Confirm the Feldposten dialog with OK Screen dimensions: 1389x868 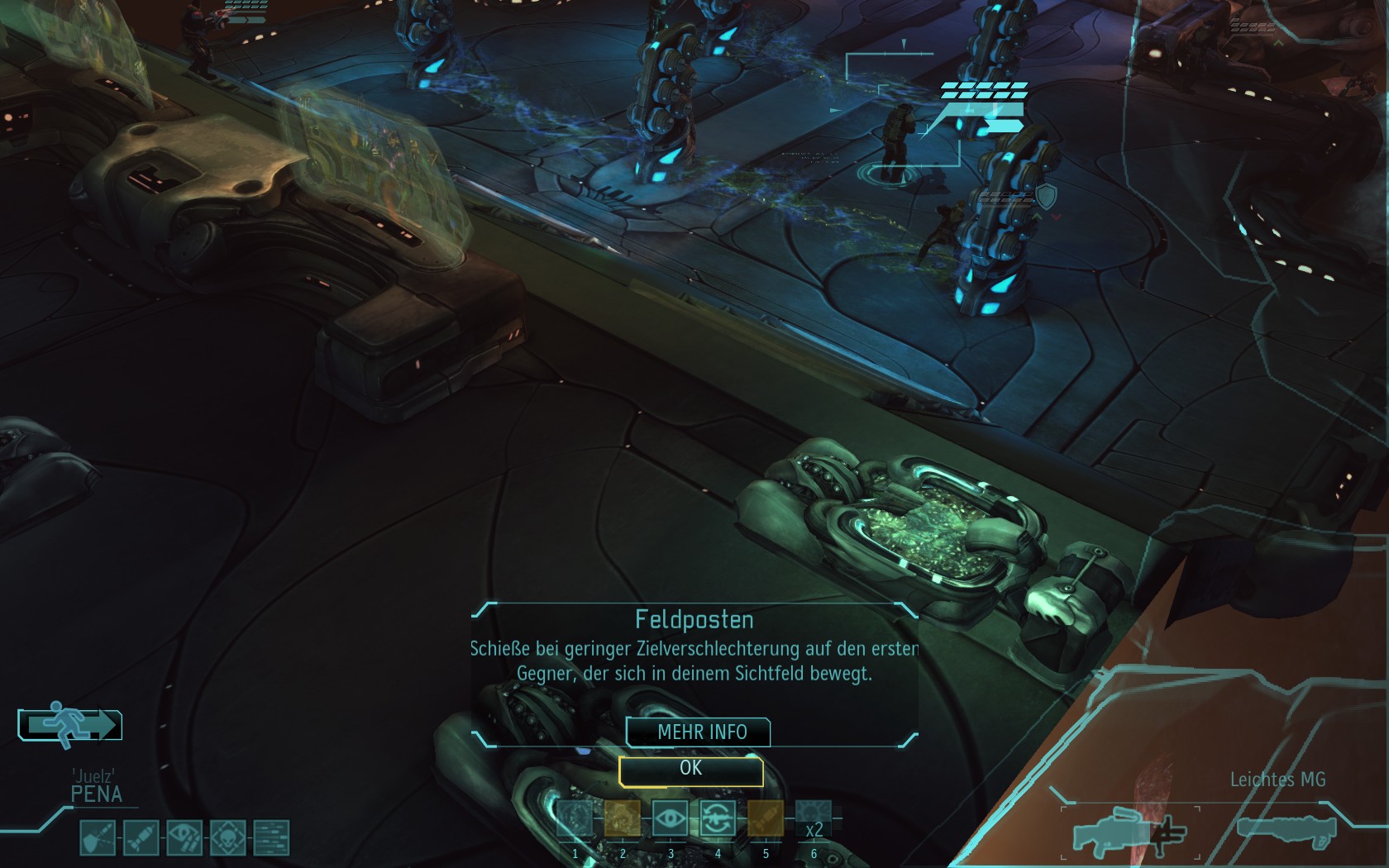pos(690,770)
